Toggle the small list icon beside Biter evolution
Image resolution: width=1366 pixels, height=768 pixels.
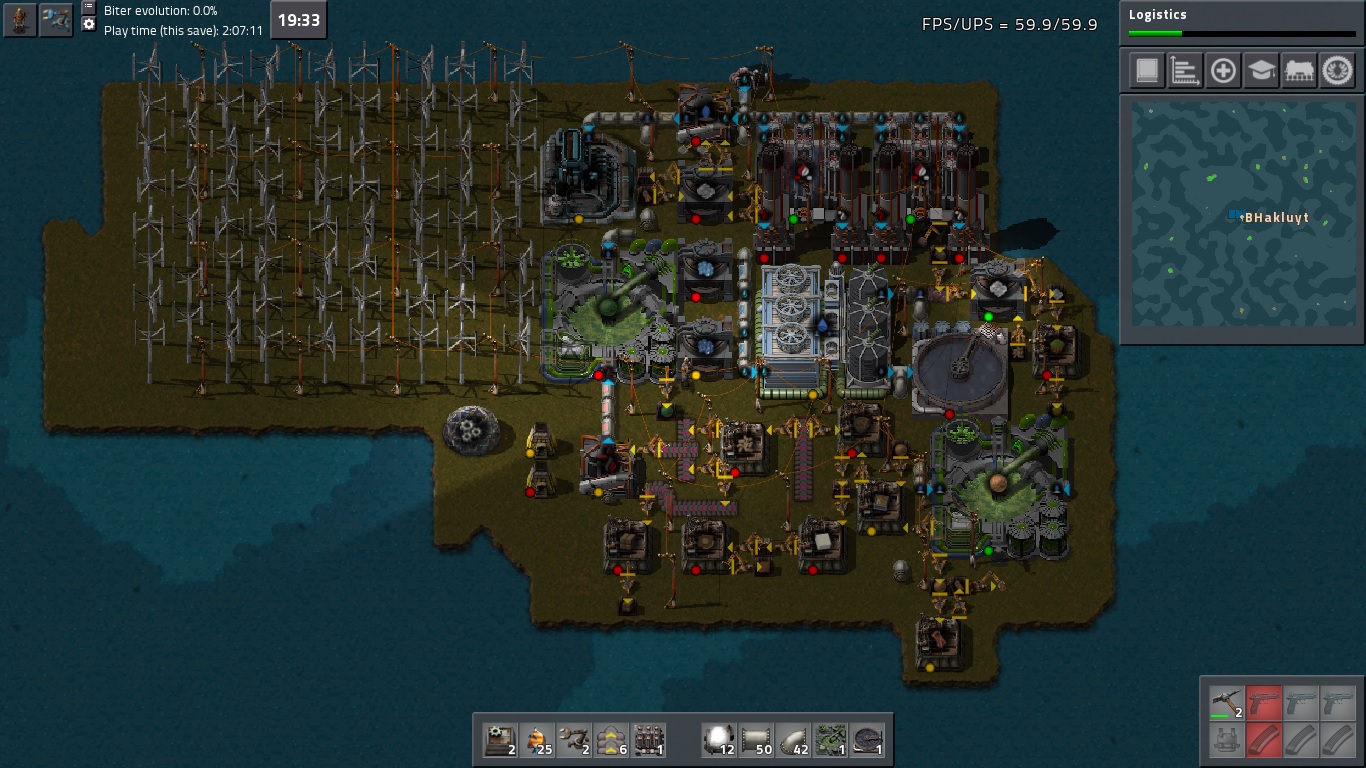(x=88, y=7)
